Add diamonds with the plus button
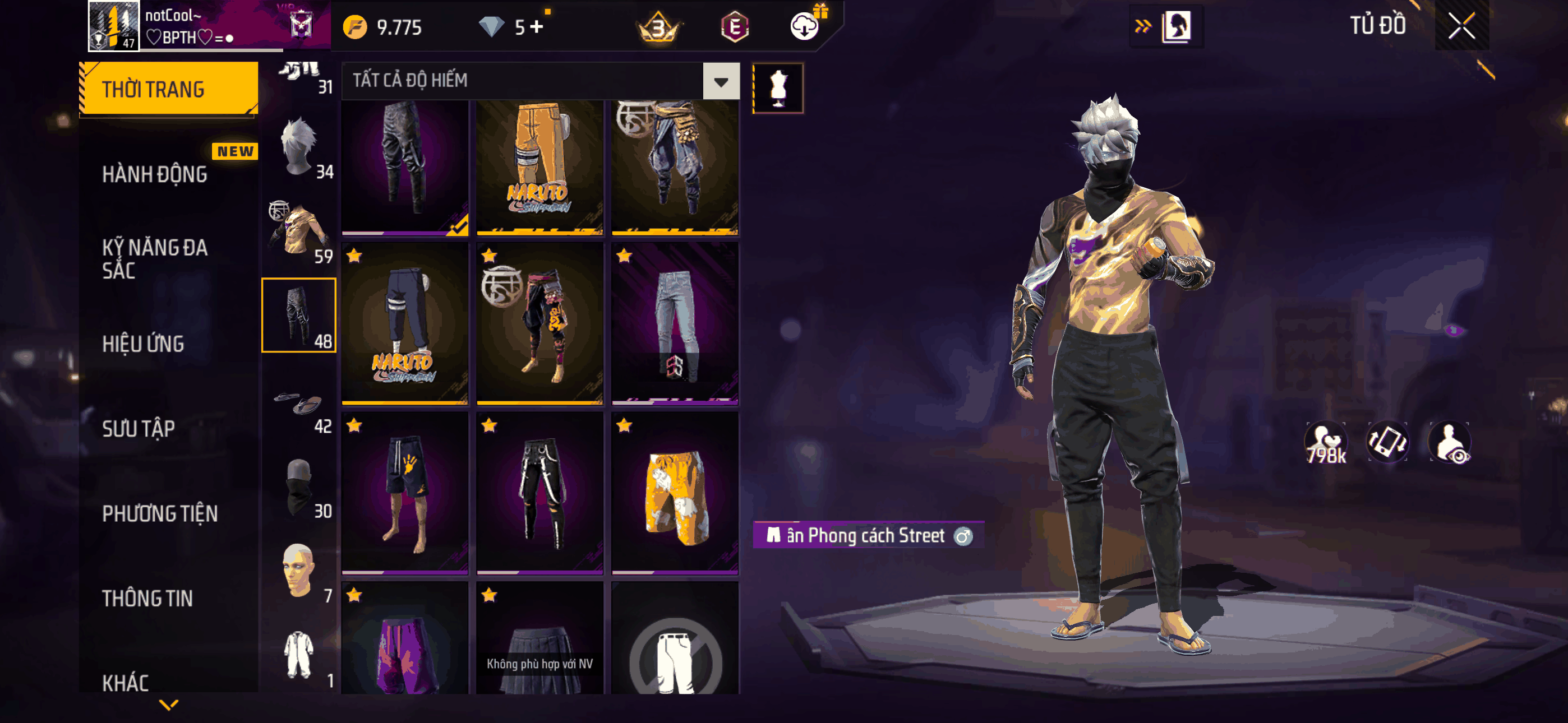The image size is (1568, 723). tap(536, 27)
